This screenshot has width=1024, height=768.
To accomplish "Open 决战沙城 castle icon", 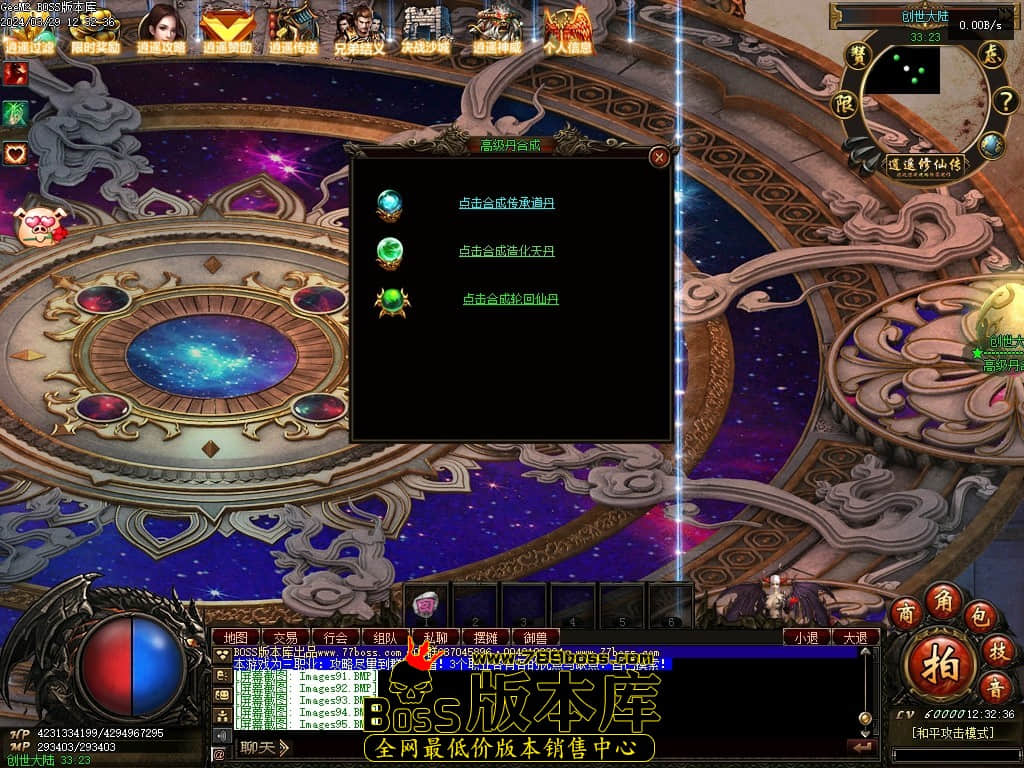I will coord(426,30).
